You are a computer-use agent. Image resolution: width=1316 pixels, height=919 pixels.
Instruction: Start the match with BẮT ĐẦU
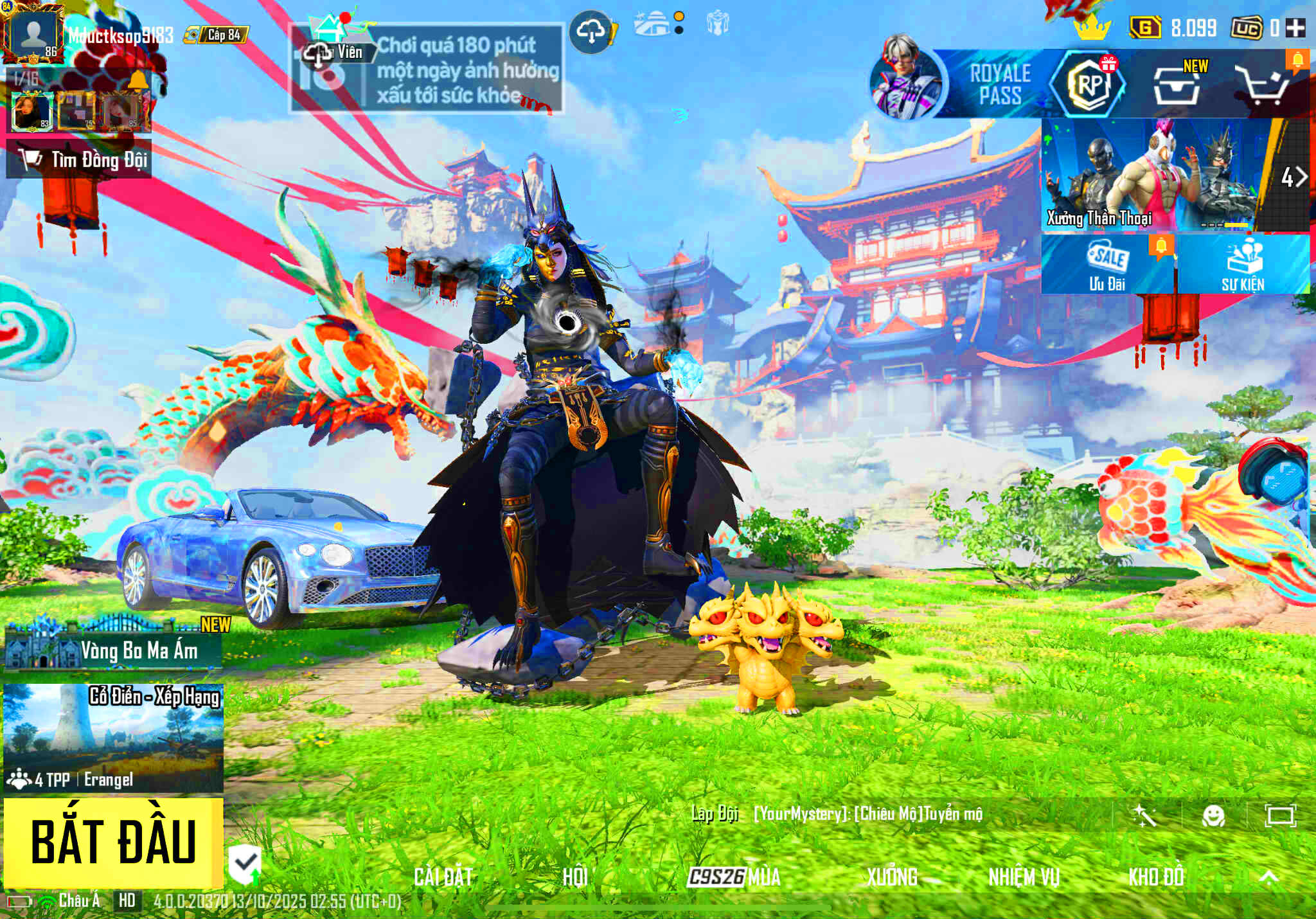click(x=113, y=843)
